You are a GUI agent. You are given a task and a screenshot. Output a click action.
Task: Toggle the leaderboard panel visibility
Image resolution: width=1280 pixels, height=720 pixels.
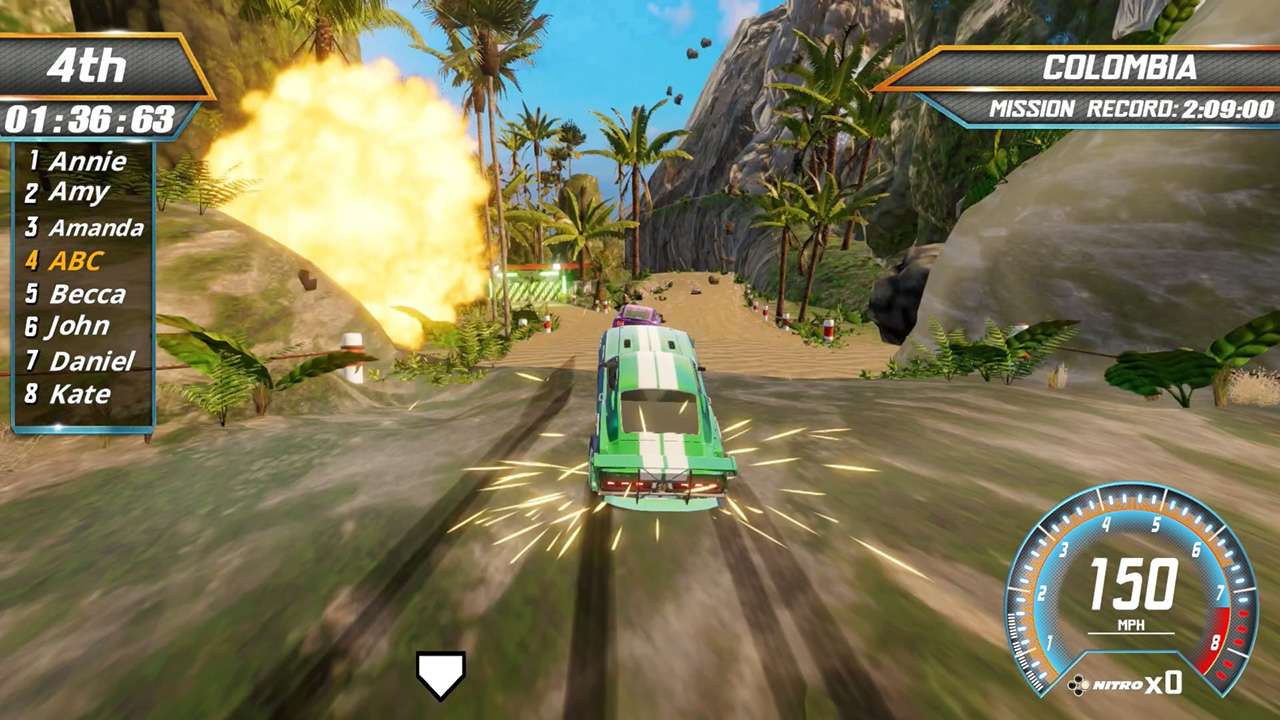click(x=80, y=277)
